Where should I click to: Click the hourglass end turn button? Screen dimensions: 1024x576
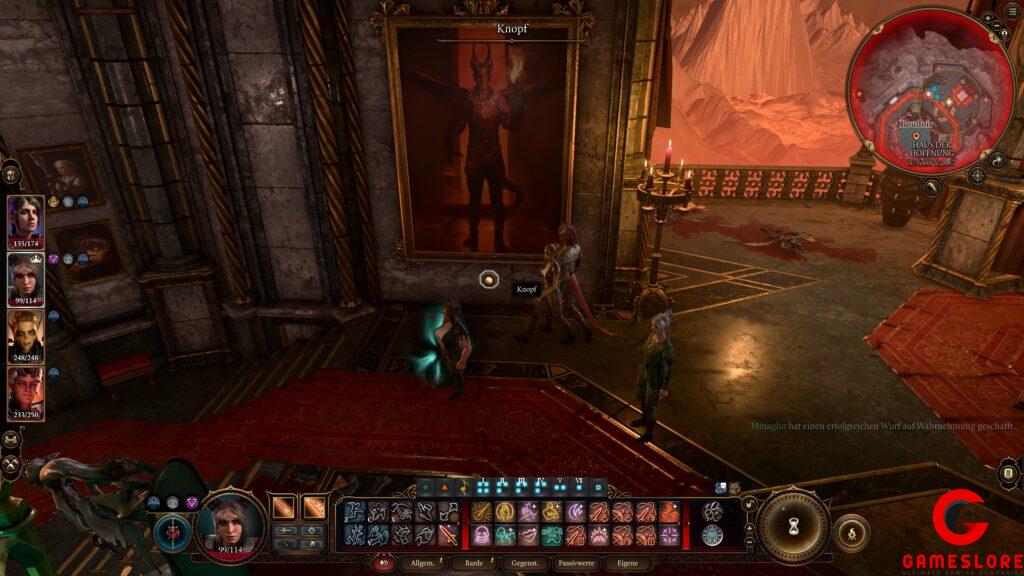point(793,524)
